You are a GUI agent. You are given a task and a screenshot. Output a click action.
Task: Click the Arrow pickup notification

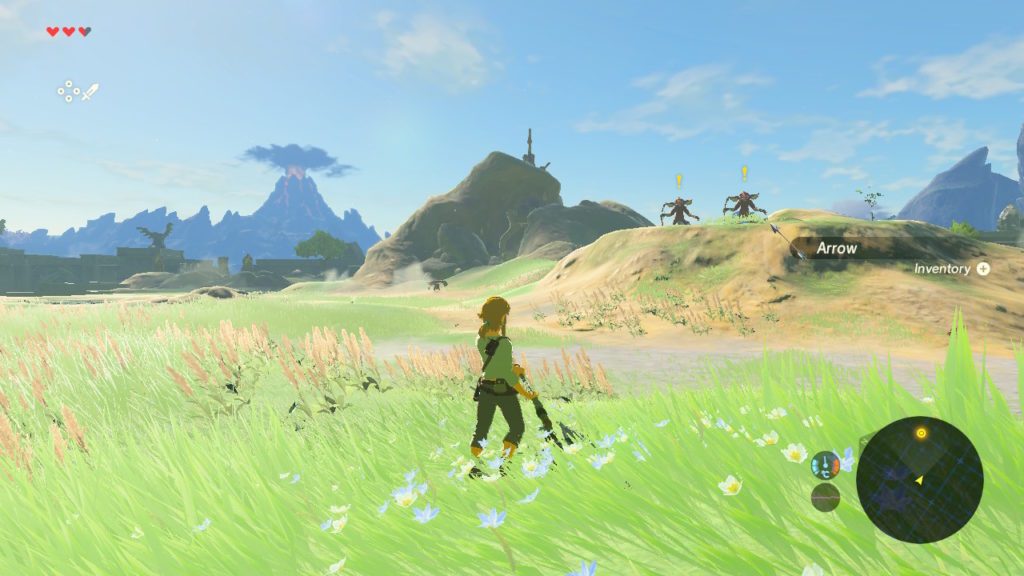[836, 248]
